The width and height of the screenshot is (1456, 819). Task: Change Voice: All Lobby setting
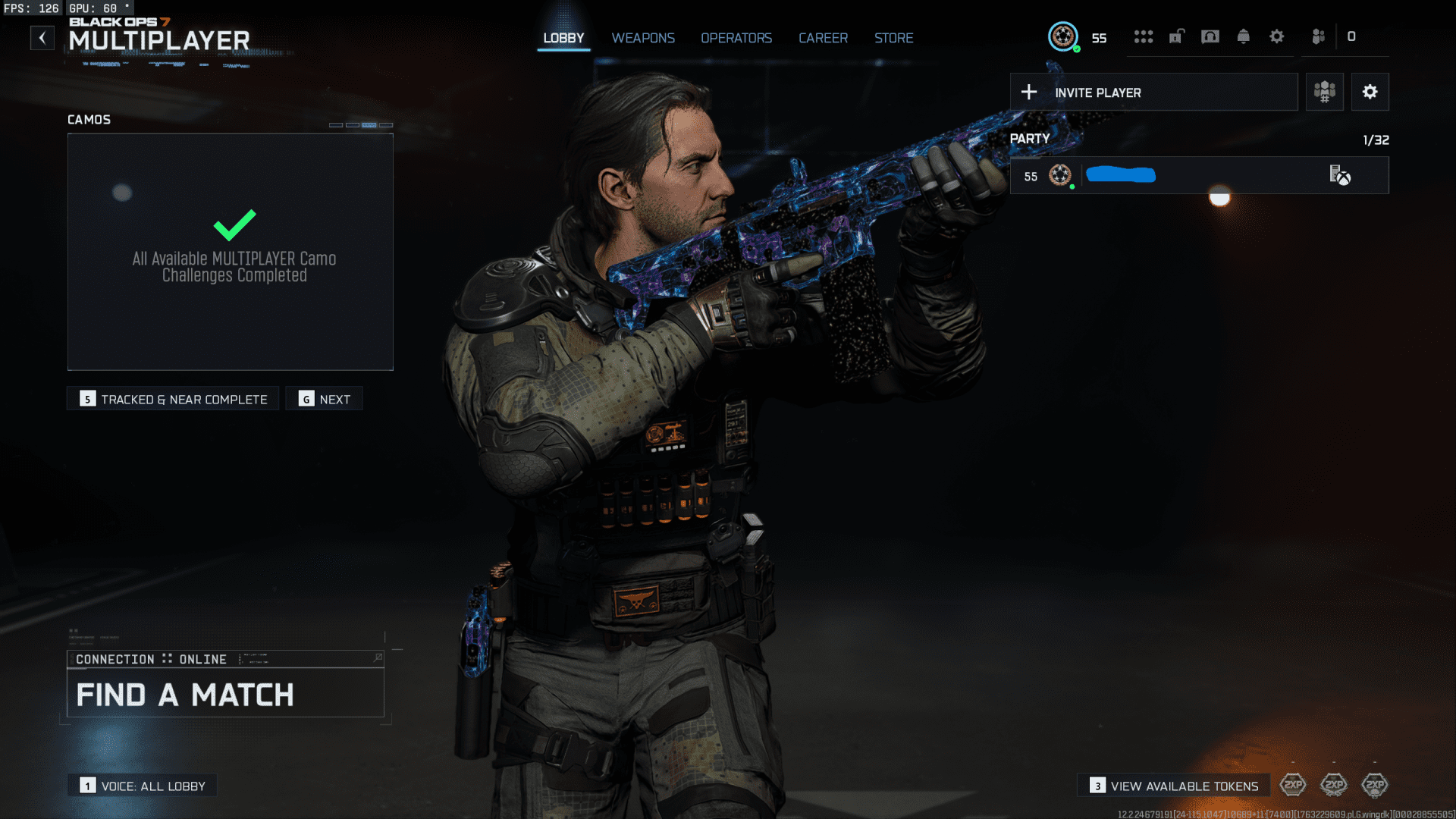(x=143, y=786)
